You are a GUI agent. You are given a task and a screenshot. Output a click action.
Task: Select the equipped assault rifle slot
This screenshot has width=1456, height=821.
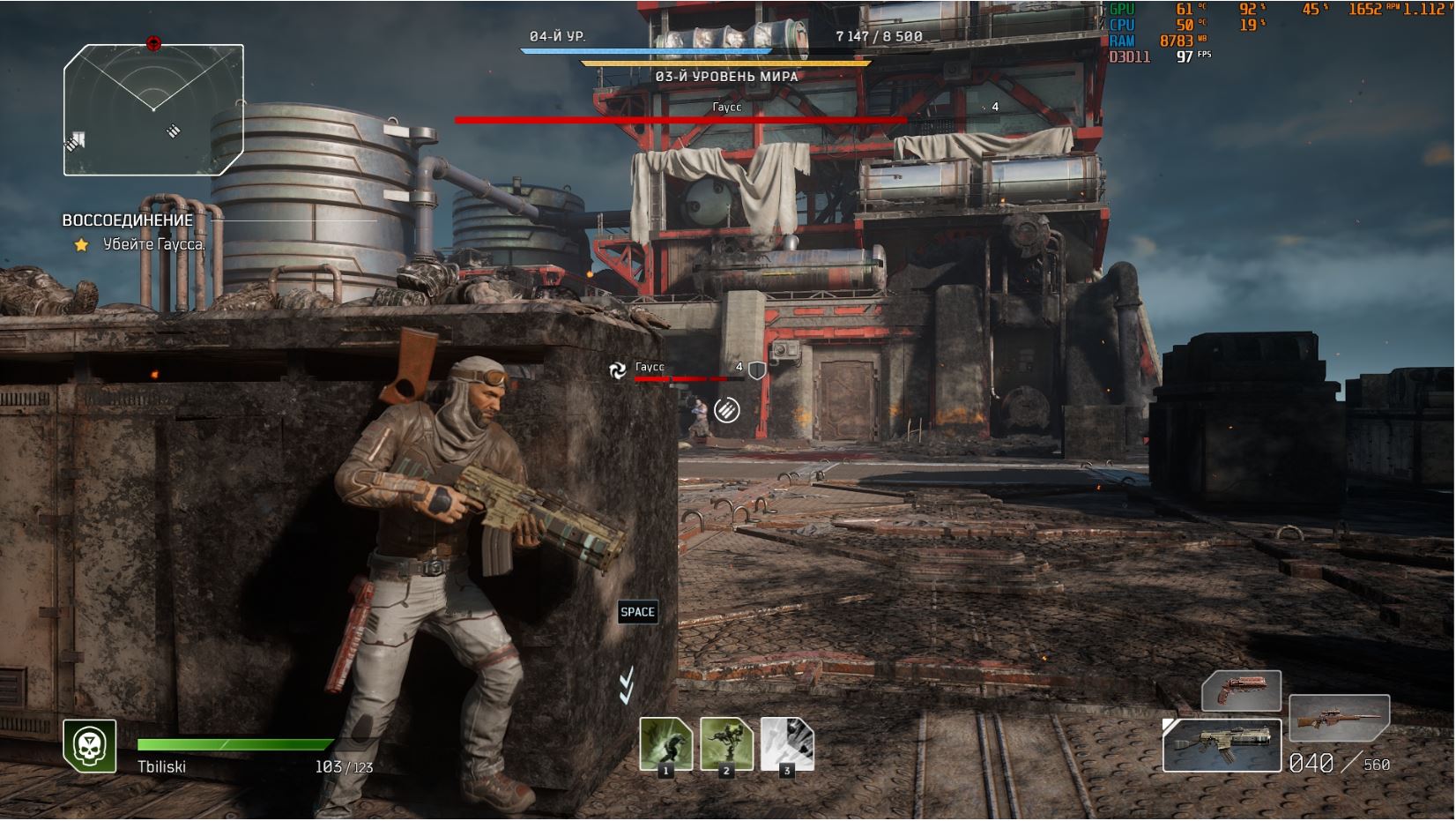click(x=1222, y=745)
